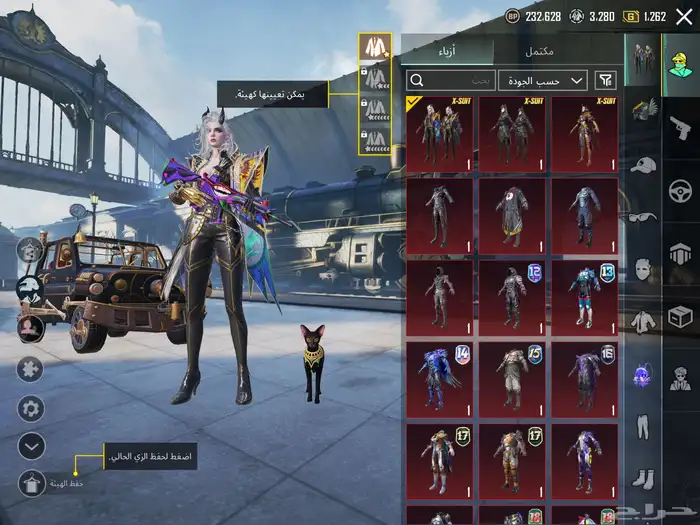The width and height of the screenshot is (700, 525).
Task: Switch to the مكتمل tab
Action: pyautogui.click(x=540, y=51)
